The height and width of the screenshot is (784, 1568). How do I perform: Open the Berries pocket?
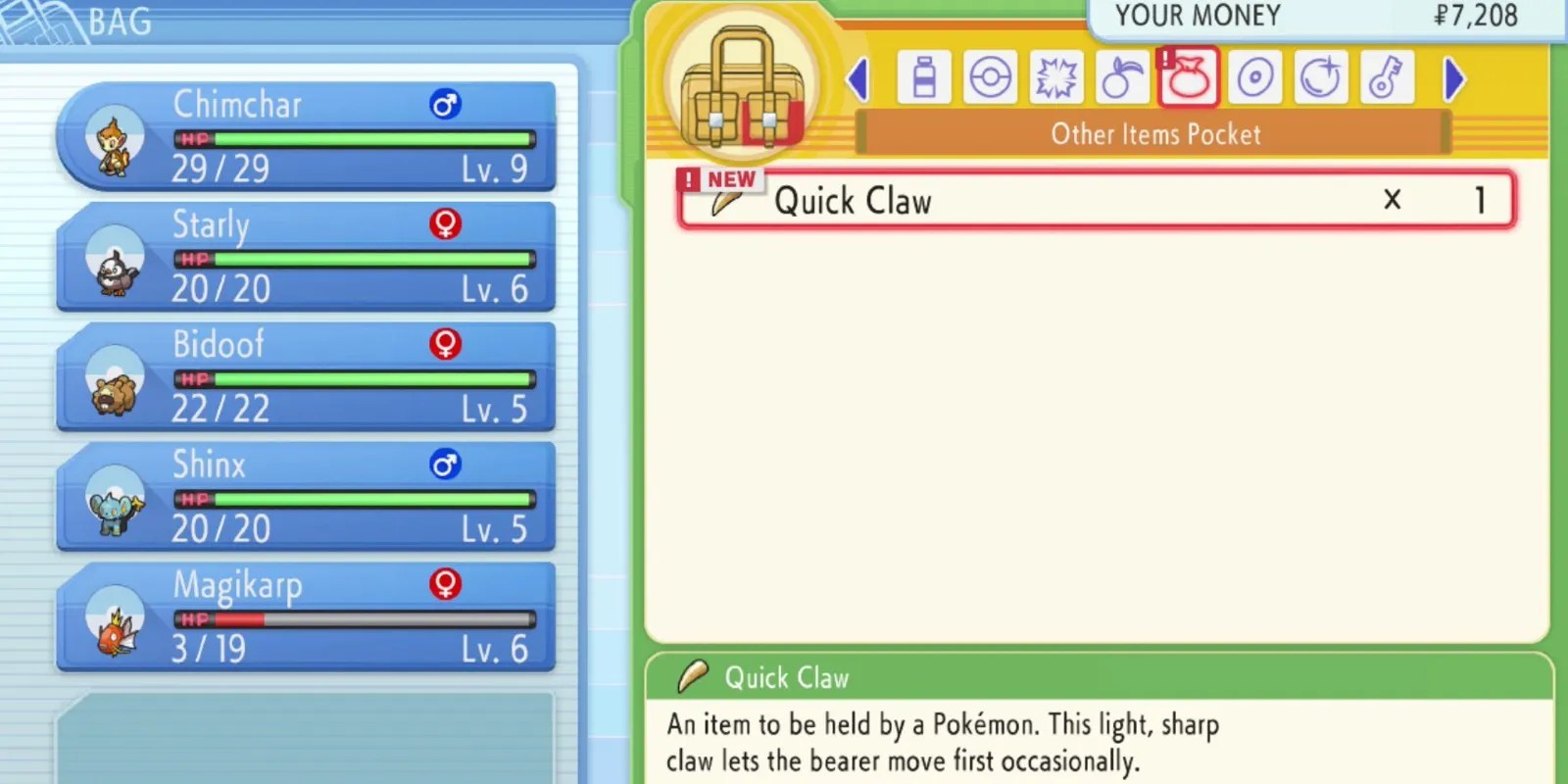coord(1122,76)
